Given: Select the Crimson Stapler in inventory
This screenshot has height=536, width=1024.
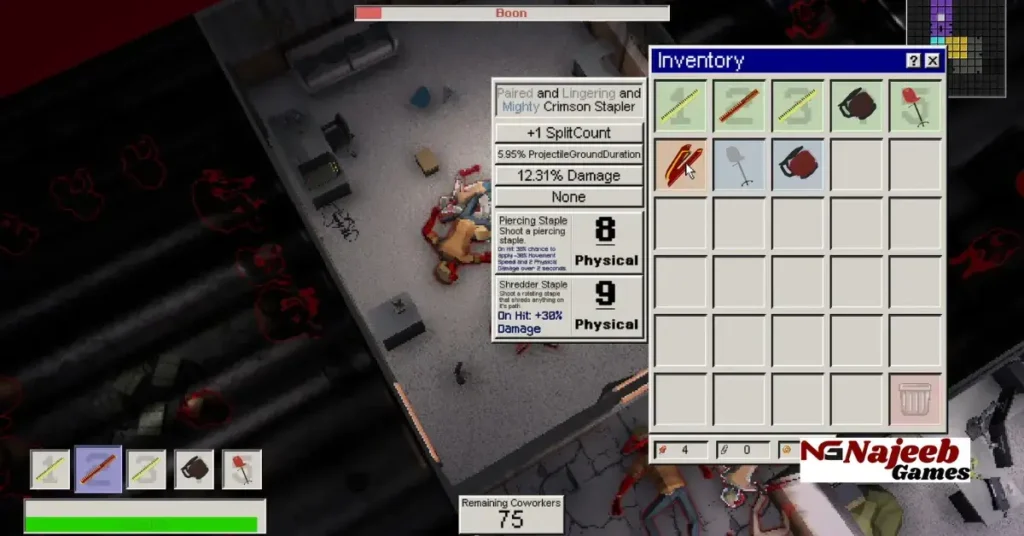Looking at the screenshot, I should pos(680,165).
